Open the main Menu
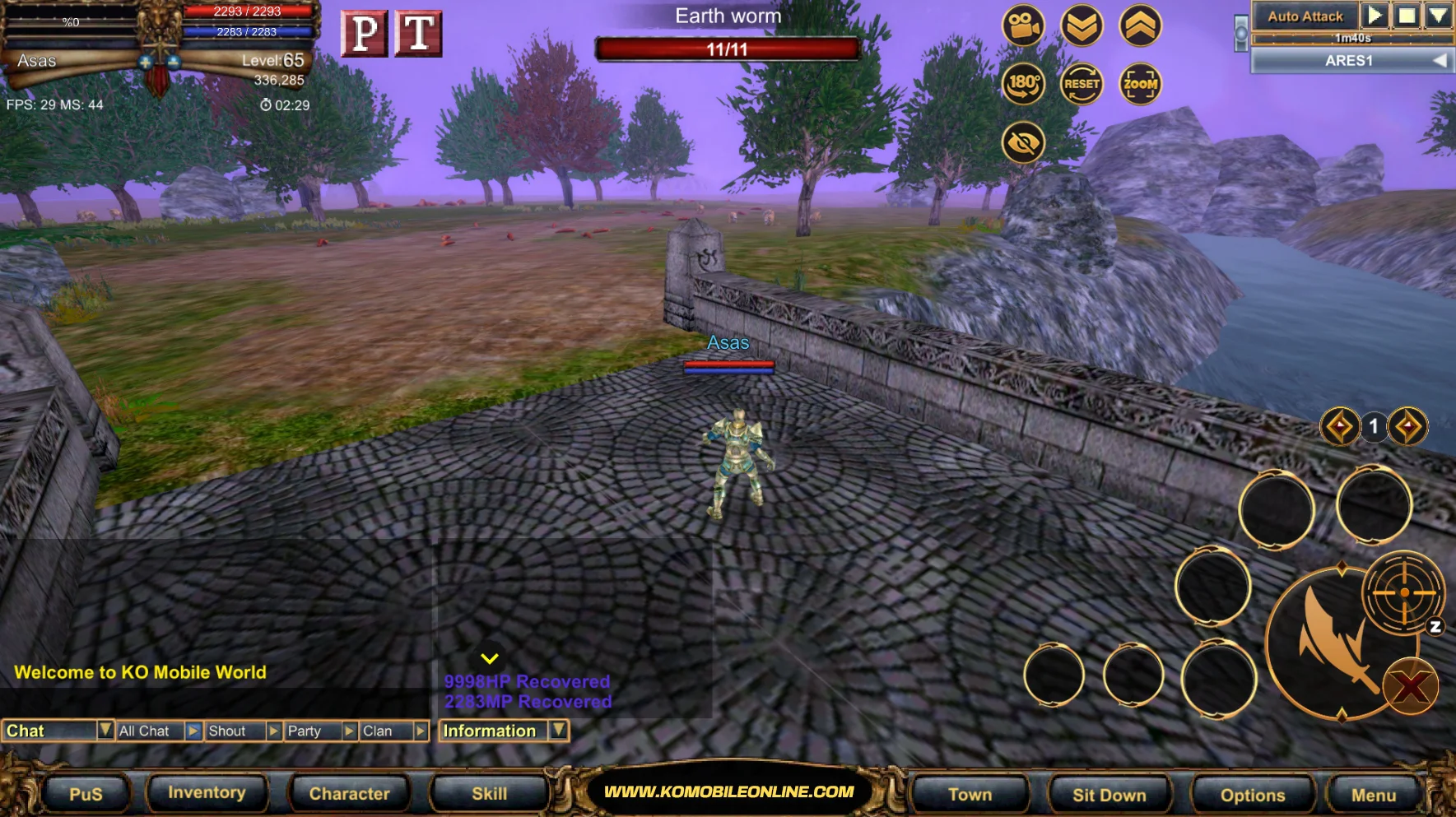 1373,795
